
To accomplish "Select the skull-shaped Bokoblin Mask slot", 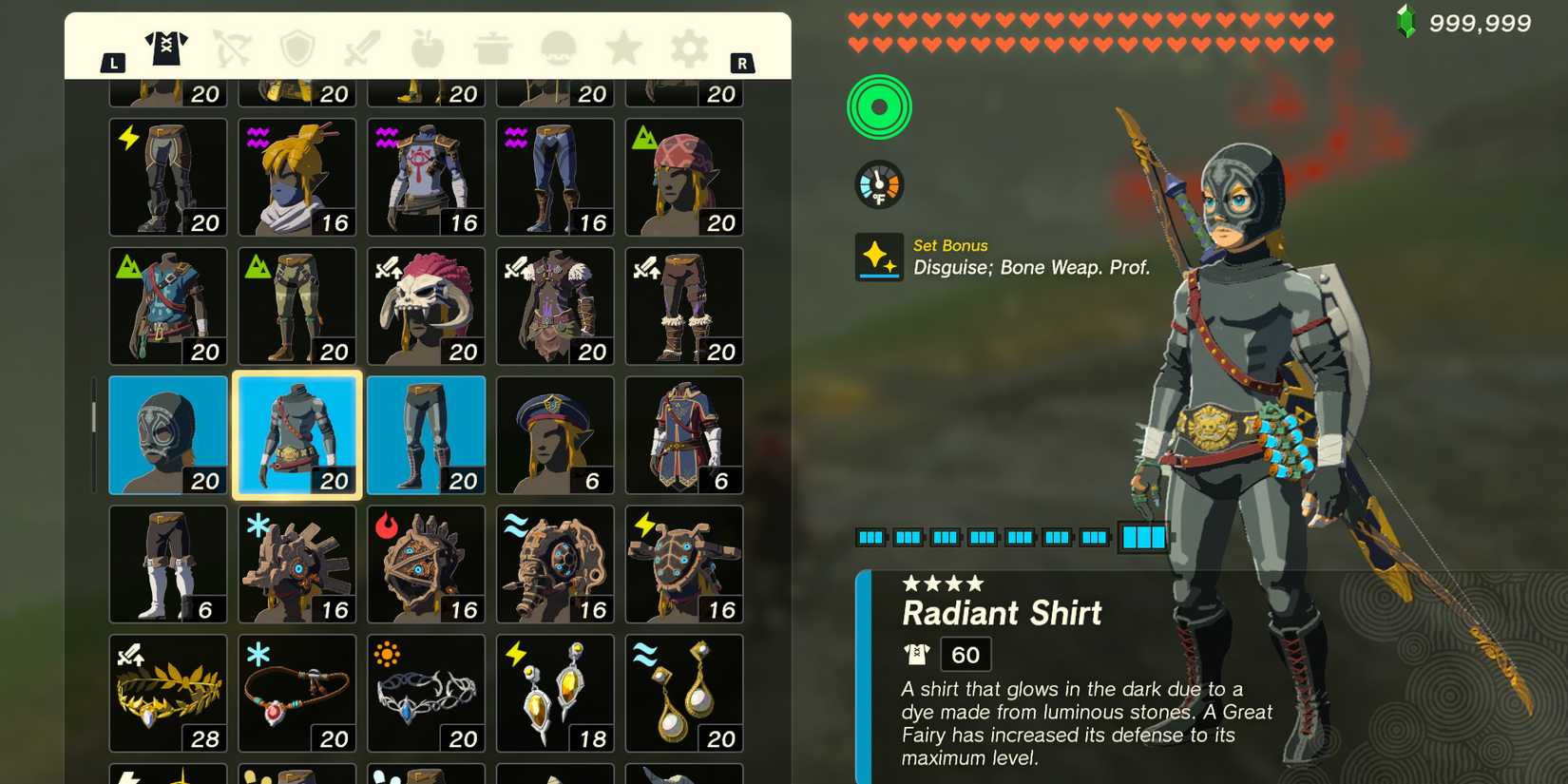I will point(426,305).
